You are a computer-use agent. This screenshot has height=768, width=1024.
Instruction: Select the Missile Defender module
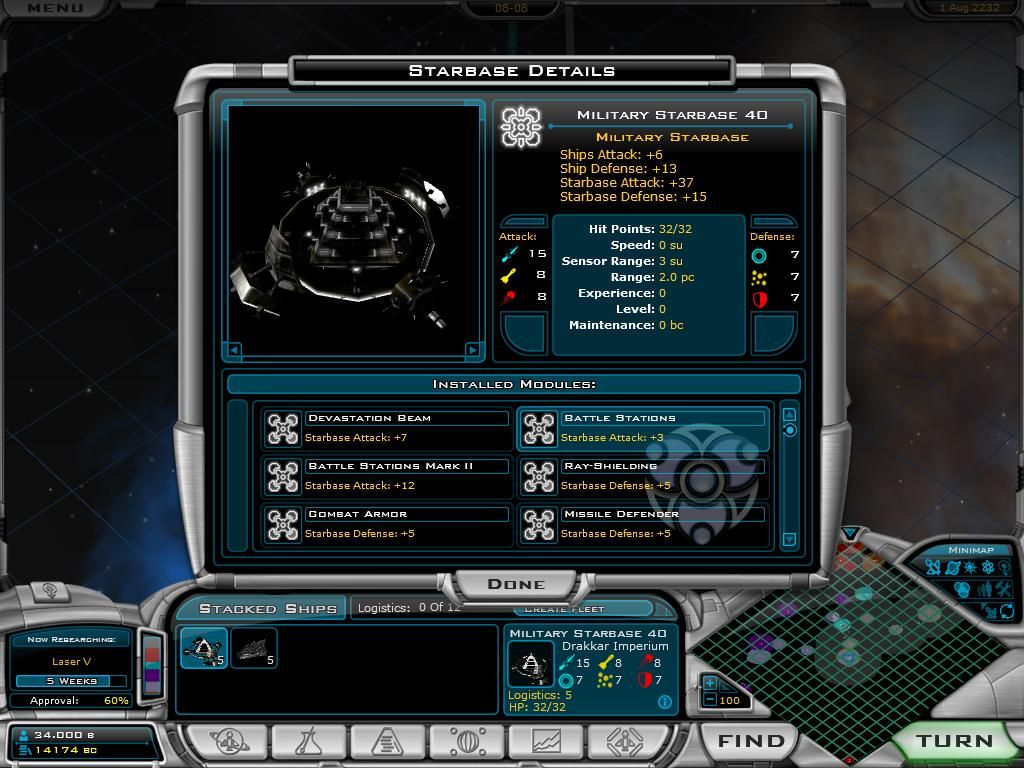click(x=642, y=524)
